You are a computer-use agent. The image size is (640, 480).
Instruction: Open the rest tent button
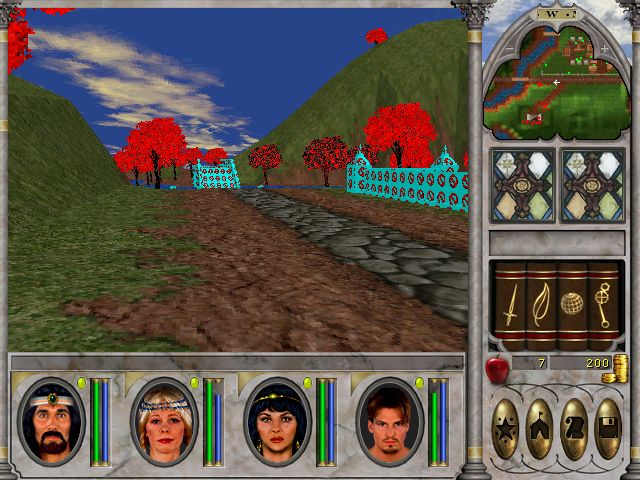[x=540, y=428]
